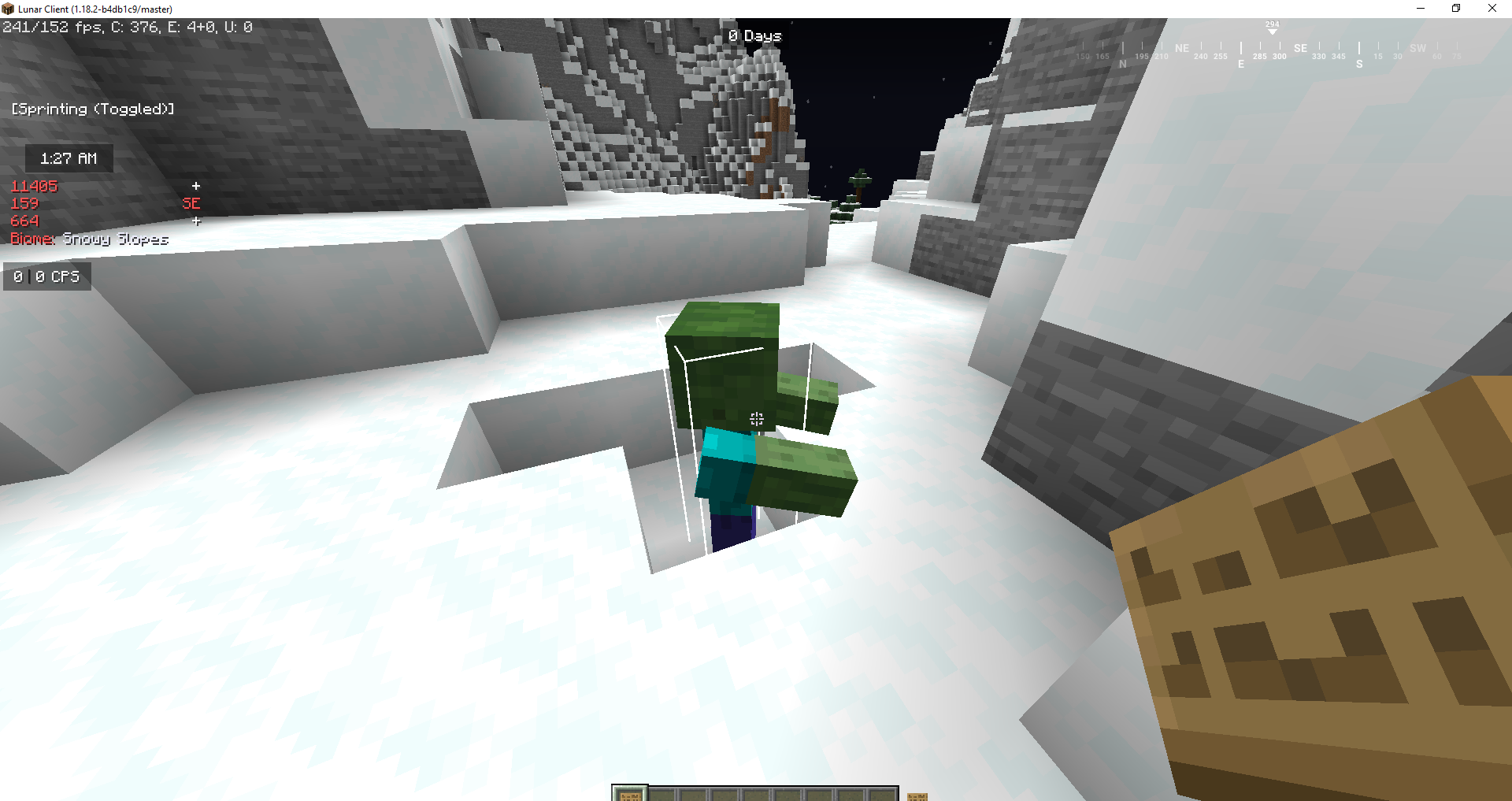Click the CPS counter module
This screenshot has height=801, width=1512.
click(46, 276)
